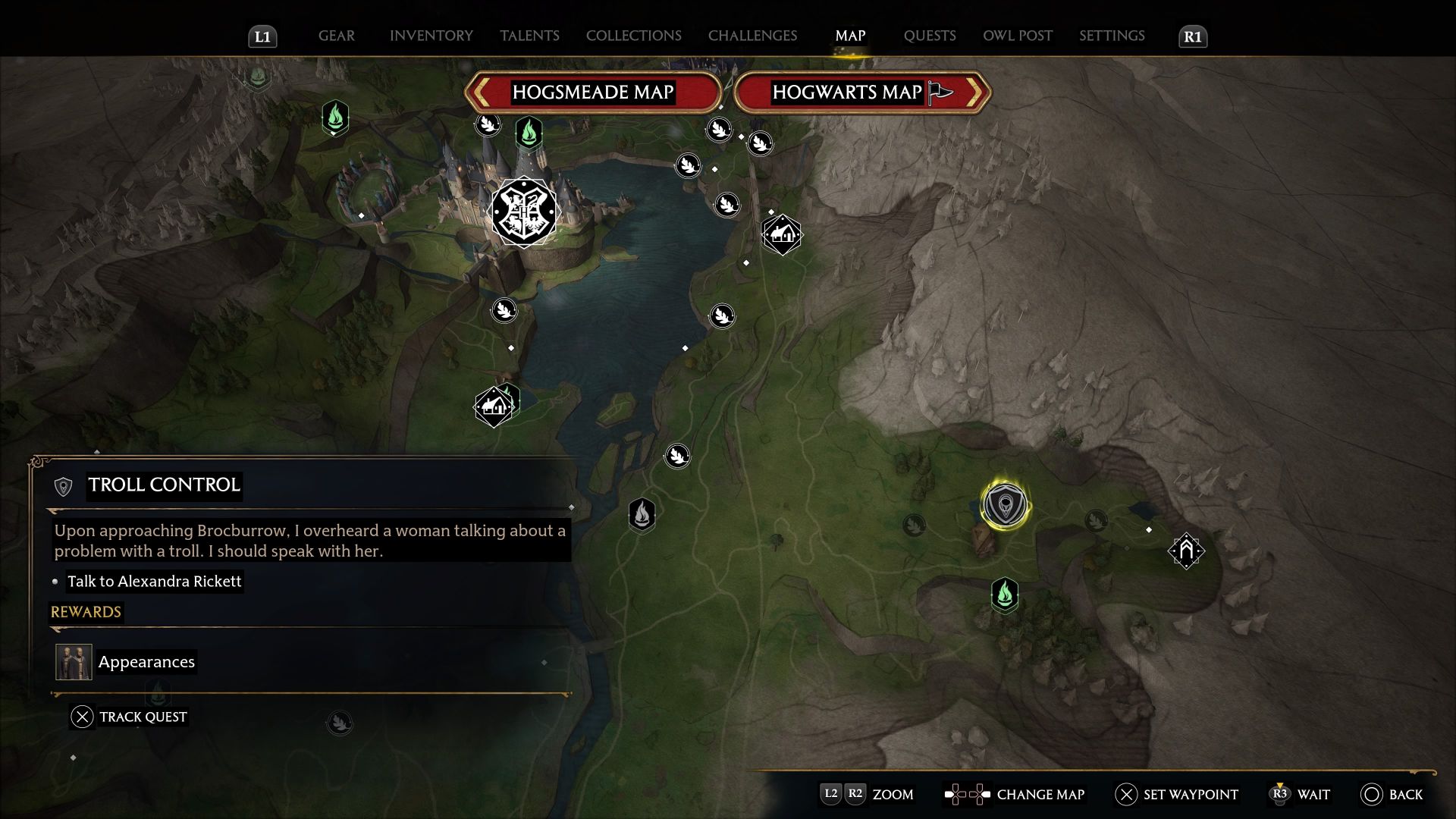Screen dimensions: 1456x819
Task: Choose the Wait option
Action: [1301, 794]
